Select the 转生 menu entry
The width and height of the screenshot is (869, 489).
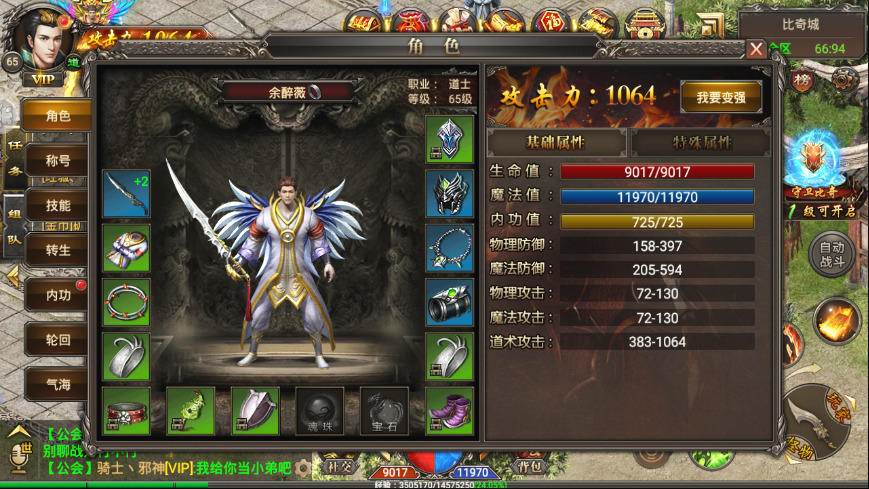(x=58, y=250)
